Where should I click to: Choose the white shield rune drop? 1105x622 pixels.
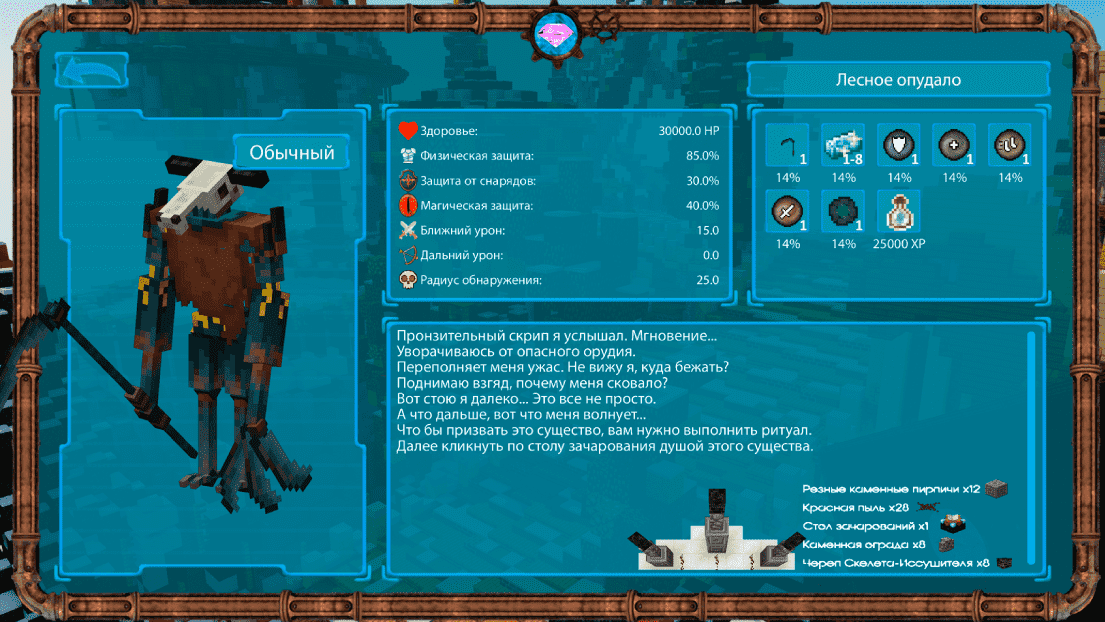[898, 146]
